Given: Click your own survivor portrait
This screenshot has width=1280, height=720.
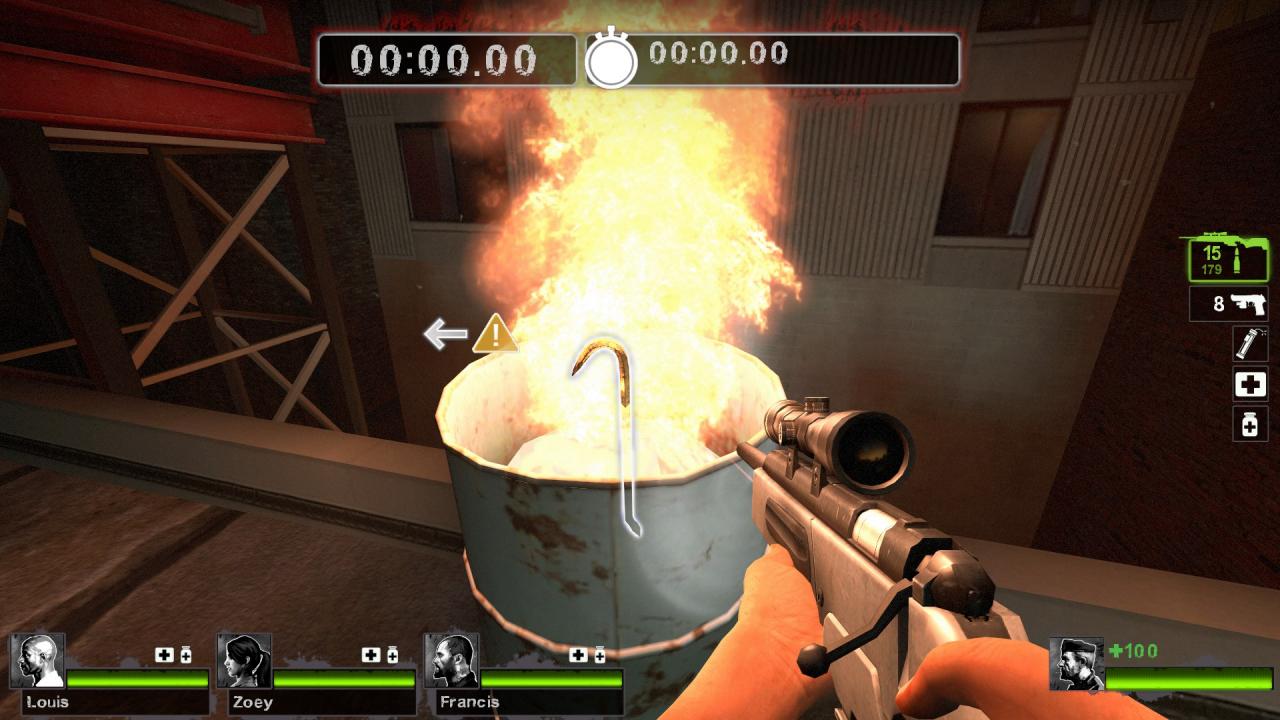Looking at the screenshot, I should [x=1076, y=664].
